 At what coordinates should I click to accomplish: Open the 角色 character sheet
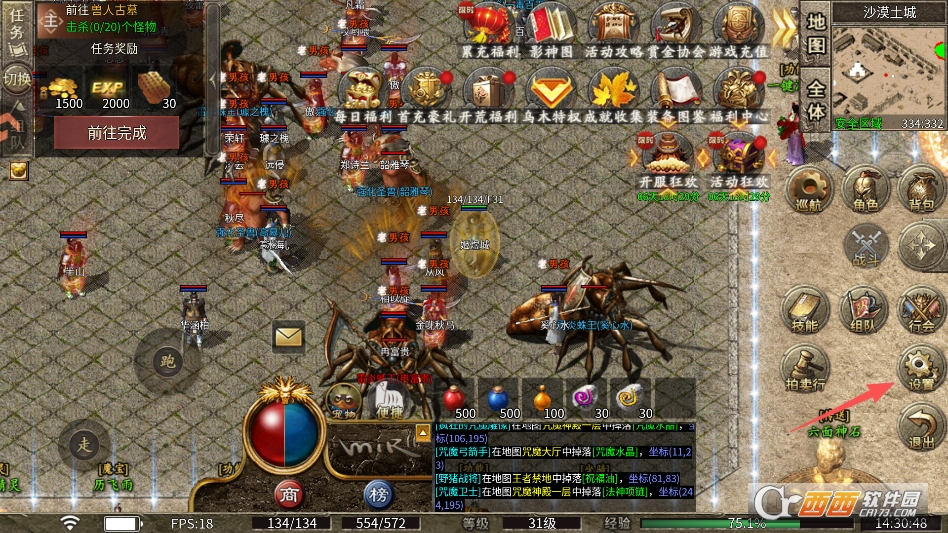(x=864, y=189)
